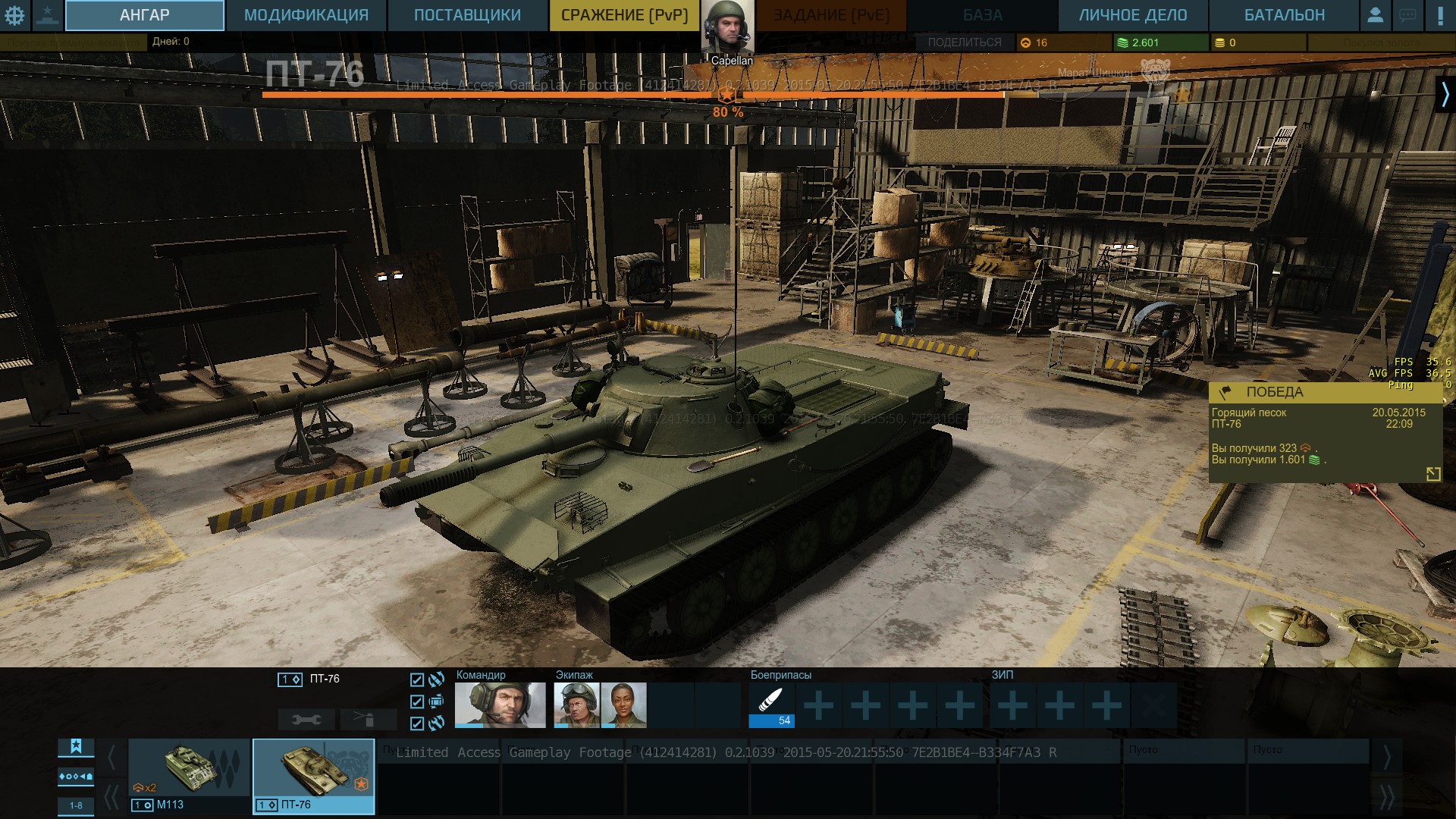The width and height of the screenshot is (1456, 819).
Task: Click the wrench repair button
Action: point(306,719)
